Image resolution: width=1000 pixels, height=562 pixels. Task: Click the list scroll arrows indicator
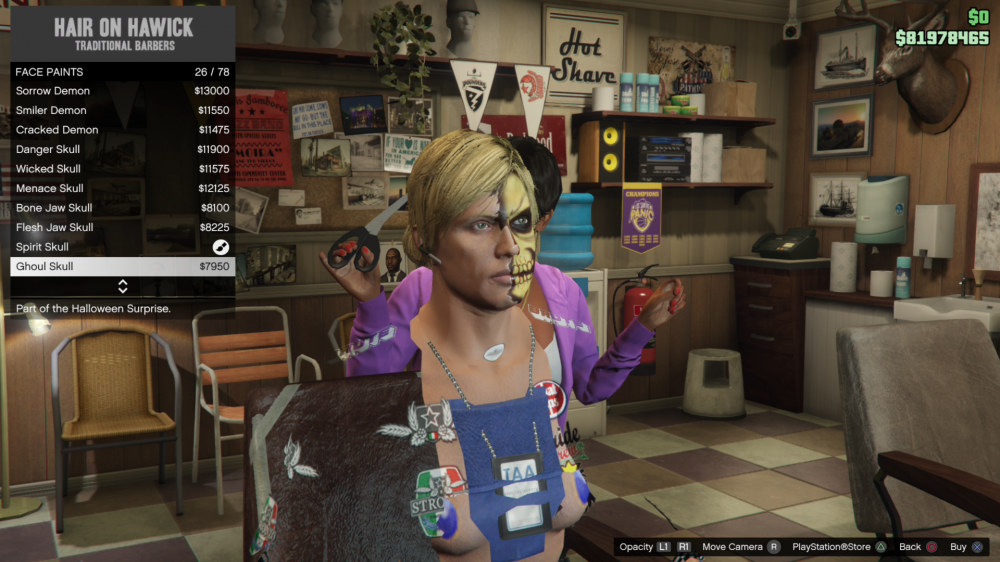[123, 286]
